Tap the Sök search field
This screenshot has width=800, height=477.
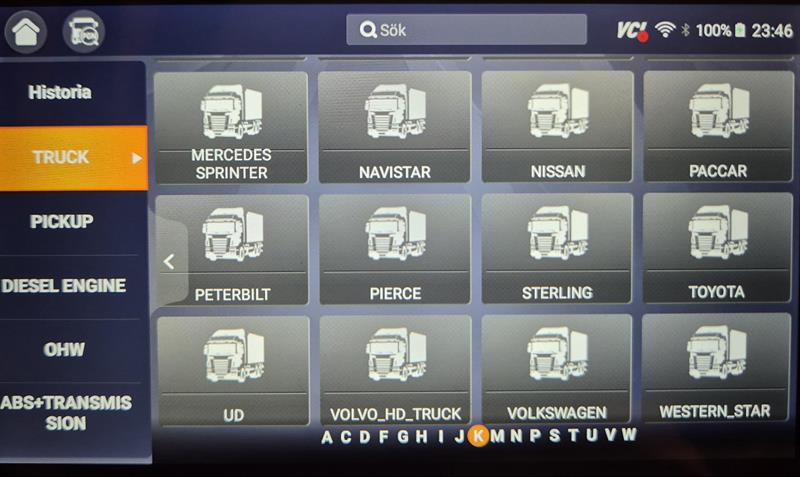tap(465, 30)
